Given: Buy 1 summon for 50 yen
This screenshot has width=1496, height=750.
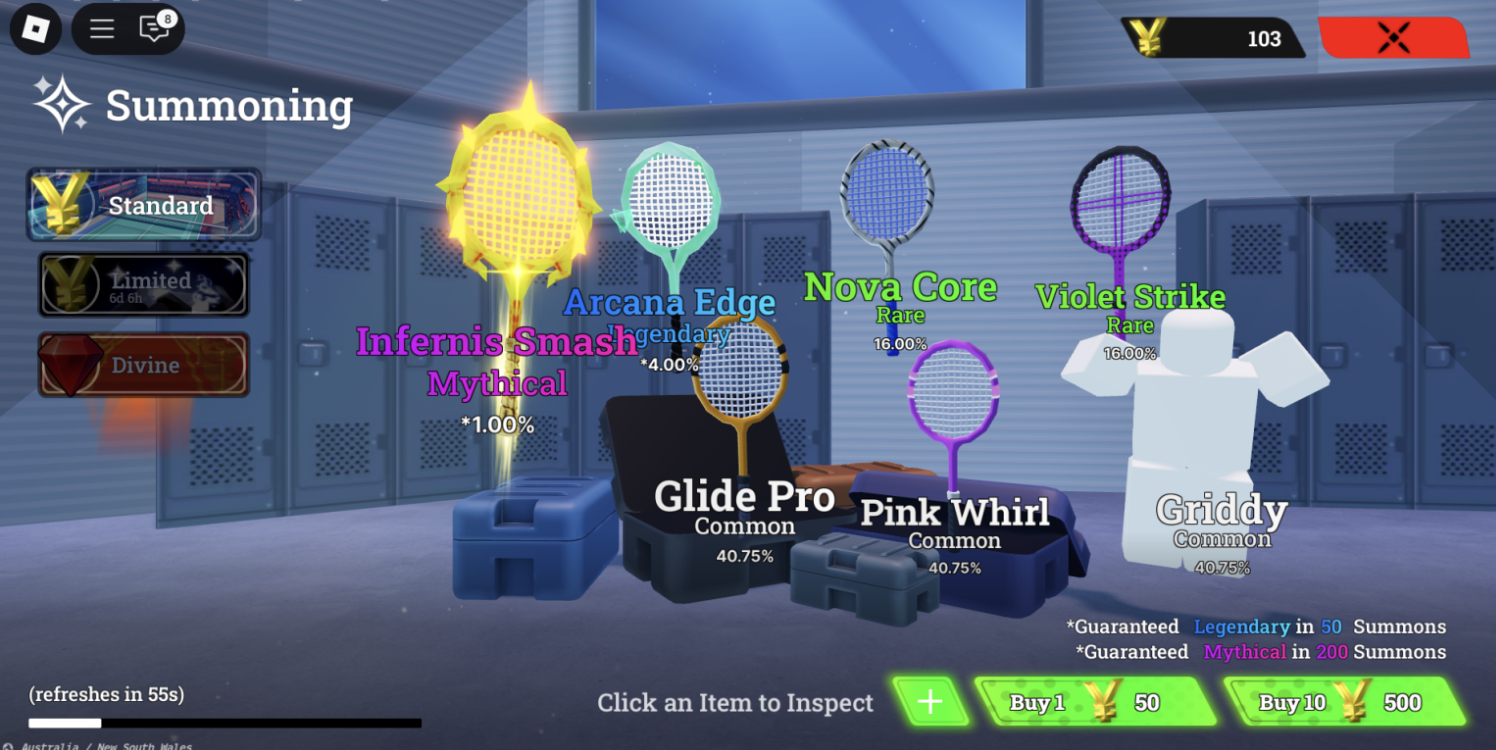Looking at the screenshot, I should click(x=1095, y=702).
